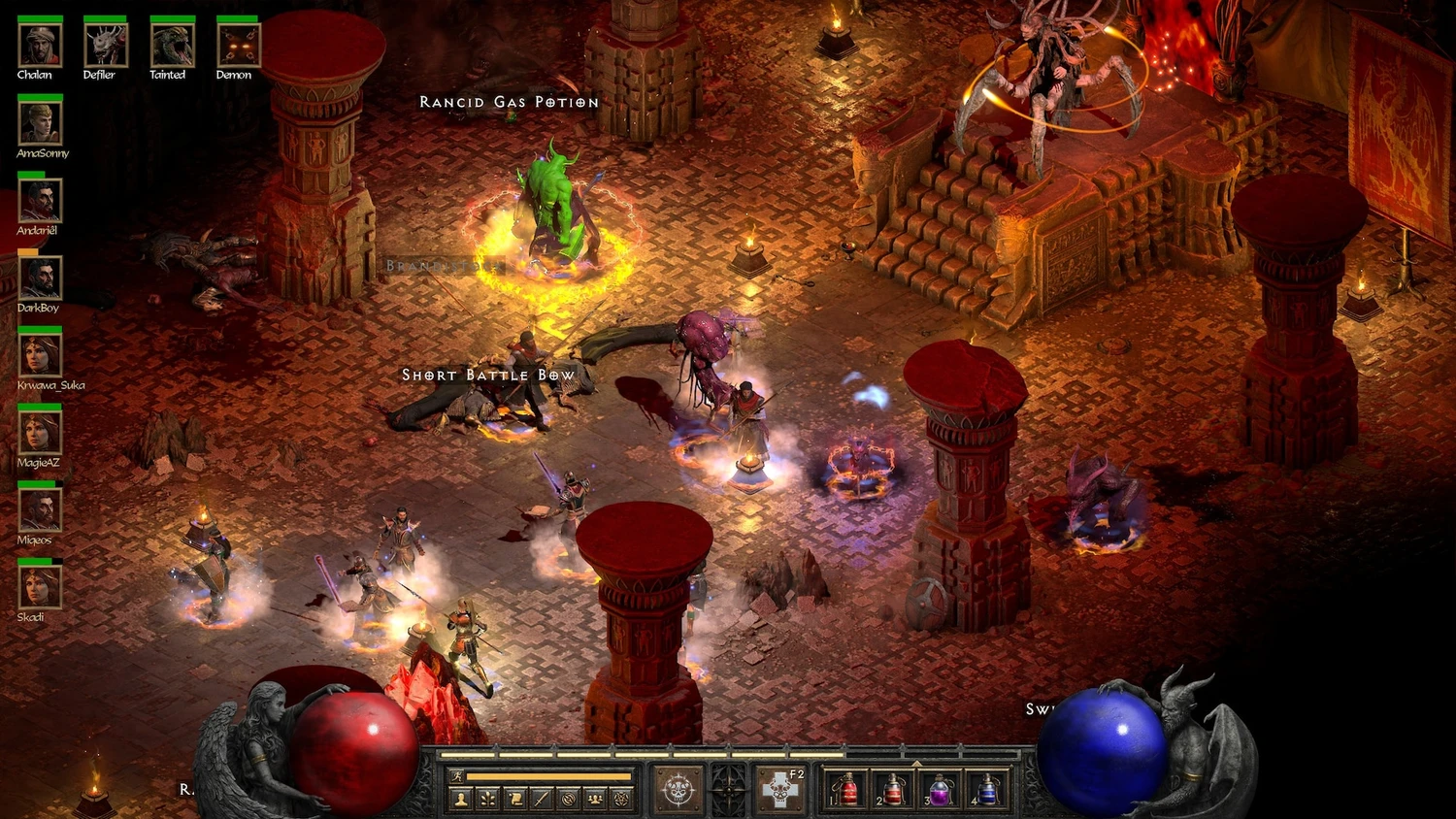Select DarkBoy's party portrait
1456x819 pixels.
click(x=40, y=278)
